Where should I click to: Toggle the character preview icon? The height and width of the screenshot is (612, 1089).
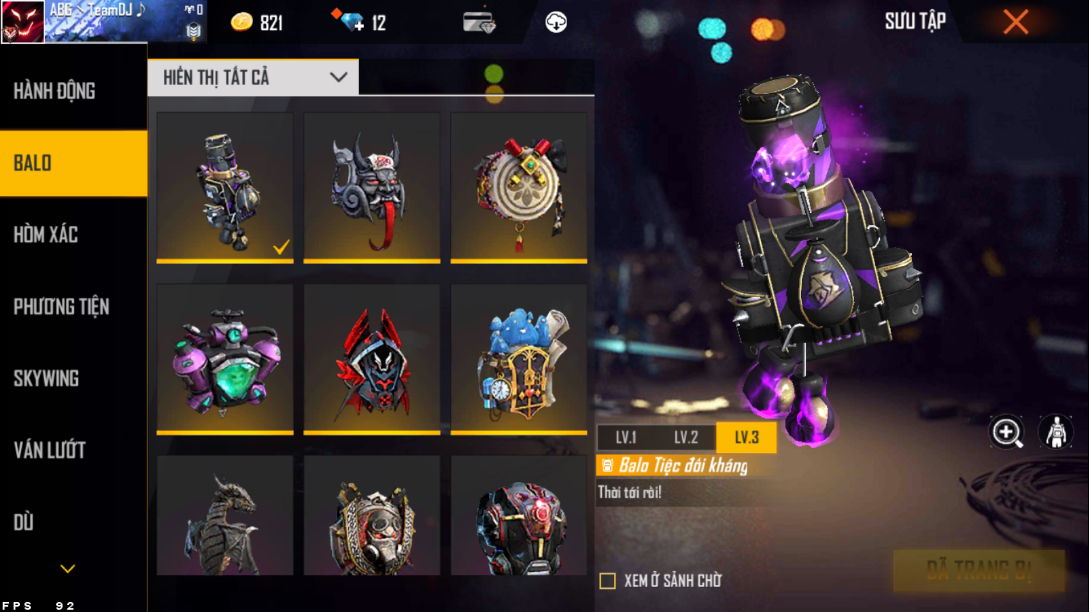click(1055, 432)
